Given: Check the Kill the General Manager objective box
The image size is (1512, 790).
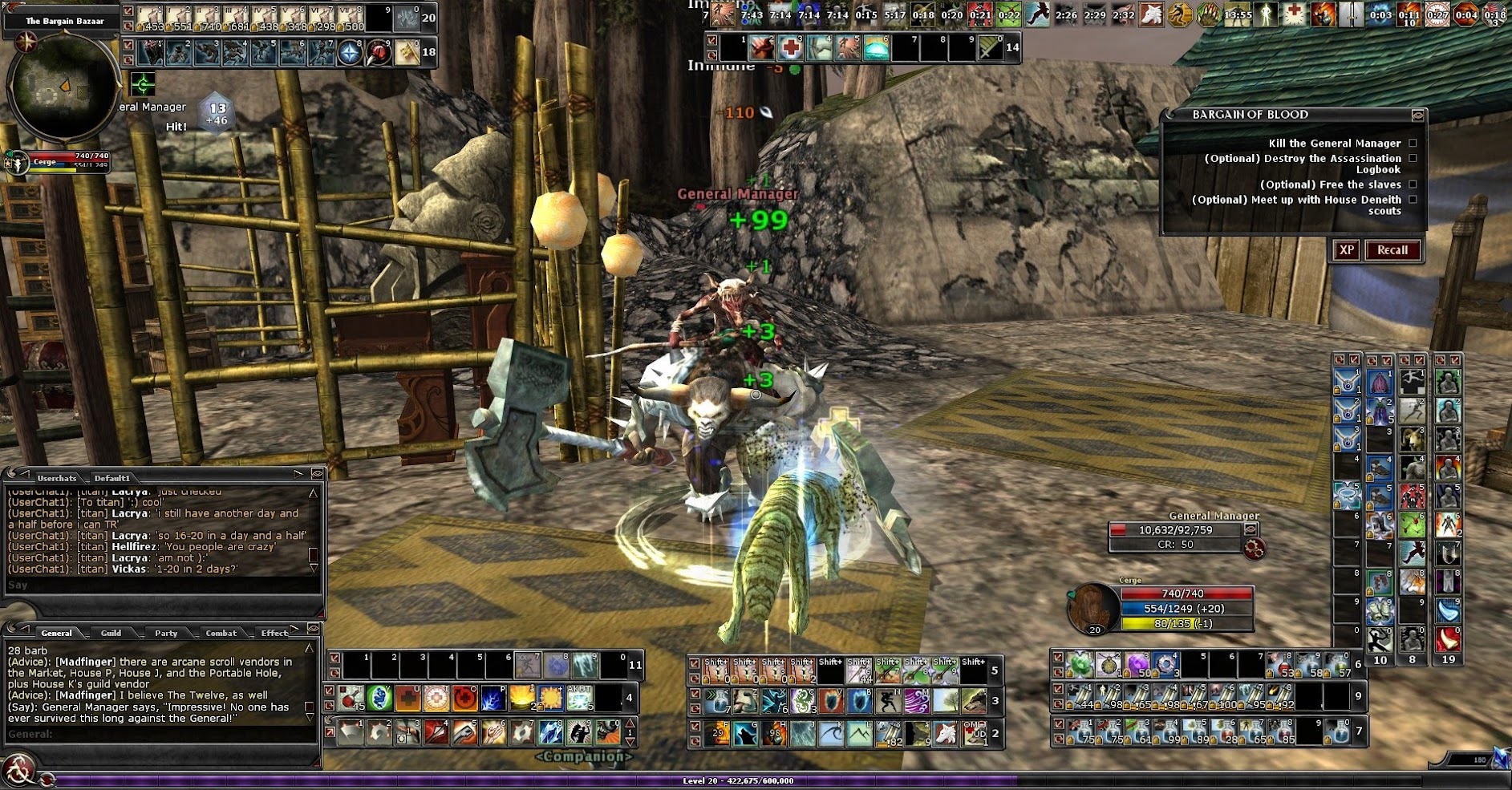Looking at the screenshot, I should [x=1413, y=144].
